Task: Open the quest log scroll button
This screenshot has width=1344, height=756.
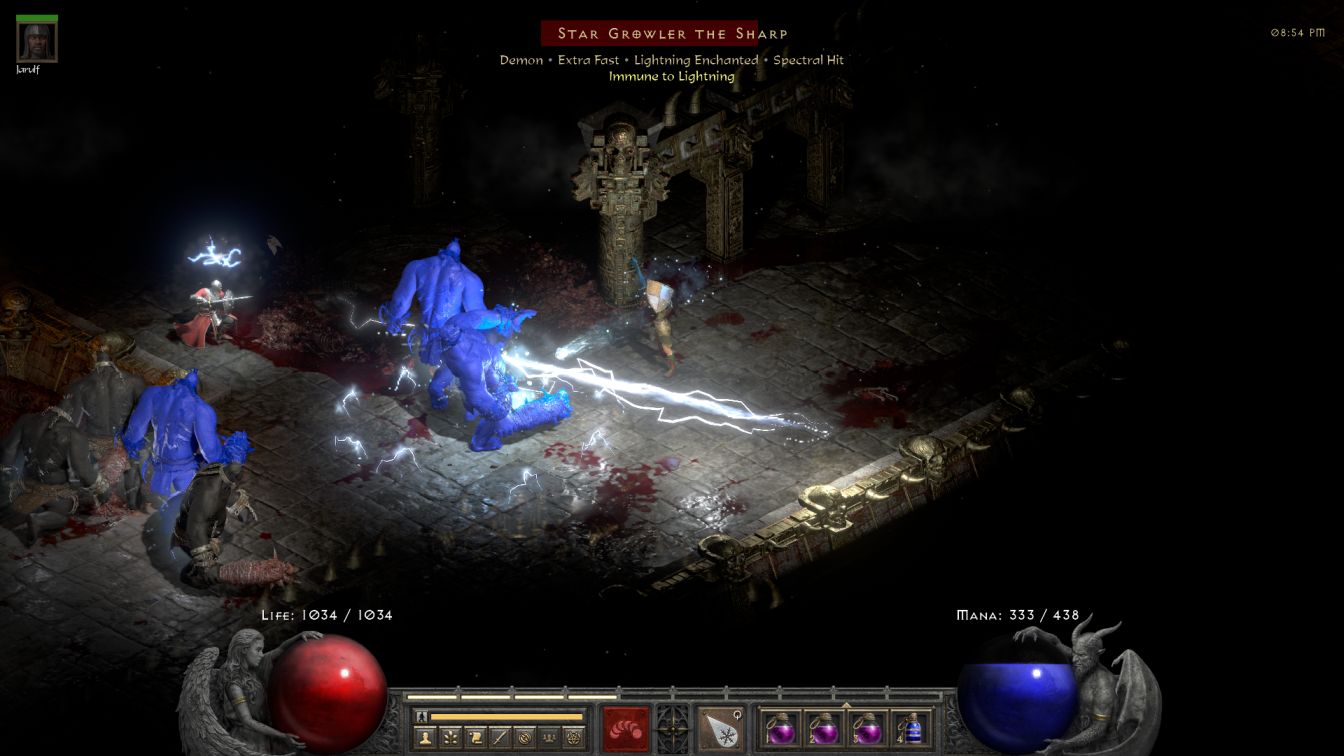Action: click(x=475, y=738)
